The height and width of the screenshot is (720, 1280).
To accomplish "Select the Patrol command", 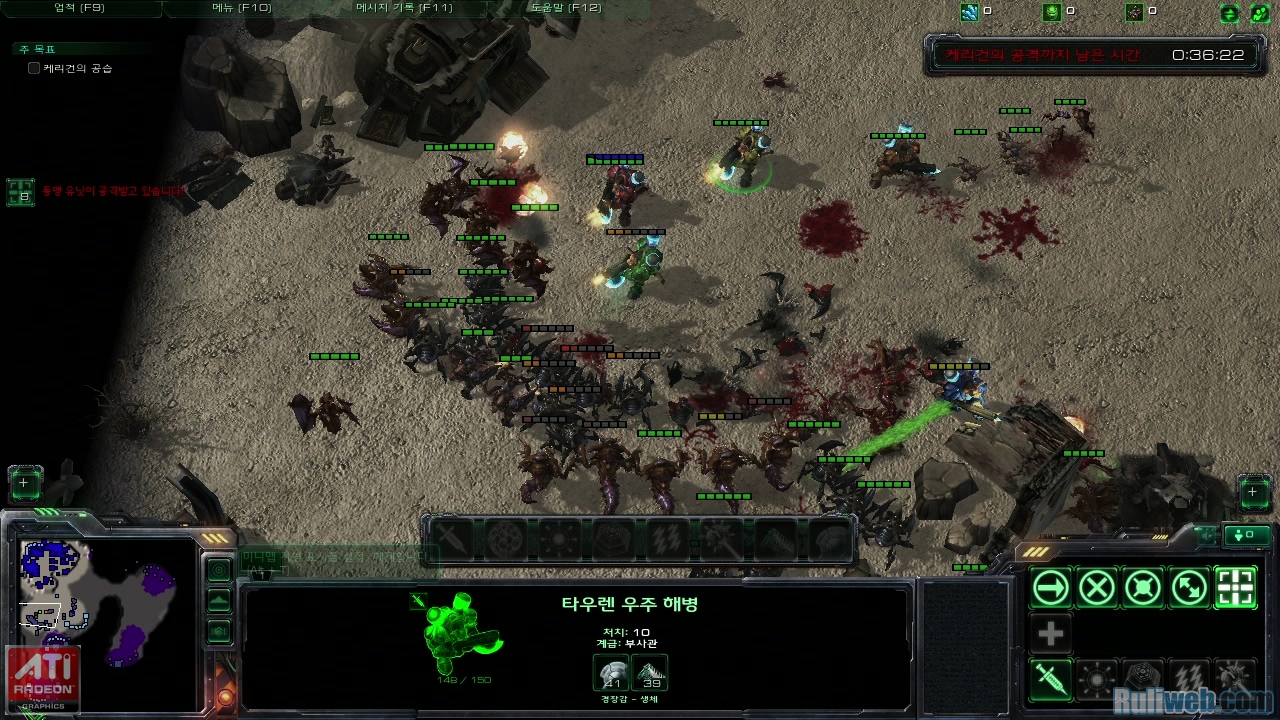I will tap(1189, 588).
